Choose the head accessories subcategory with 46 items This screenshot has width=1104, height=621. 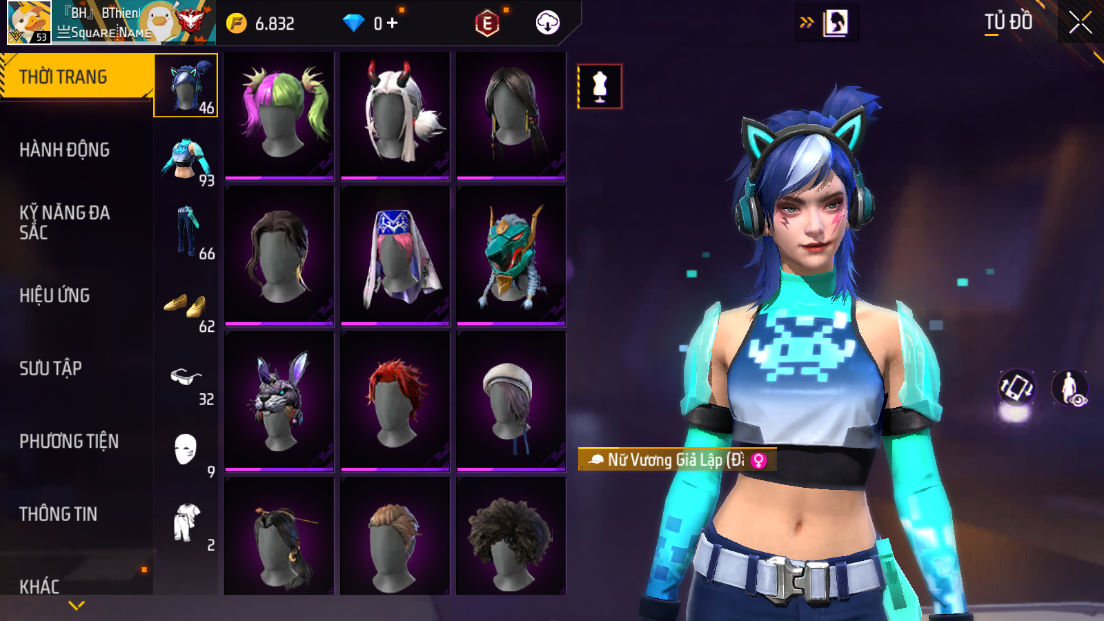click(x=185, y=85)
